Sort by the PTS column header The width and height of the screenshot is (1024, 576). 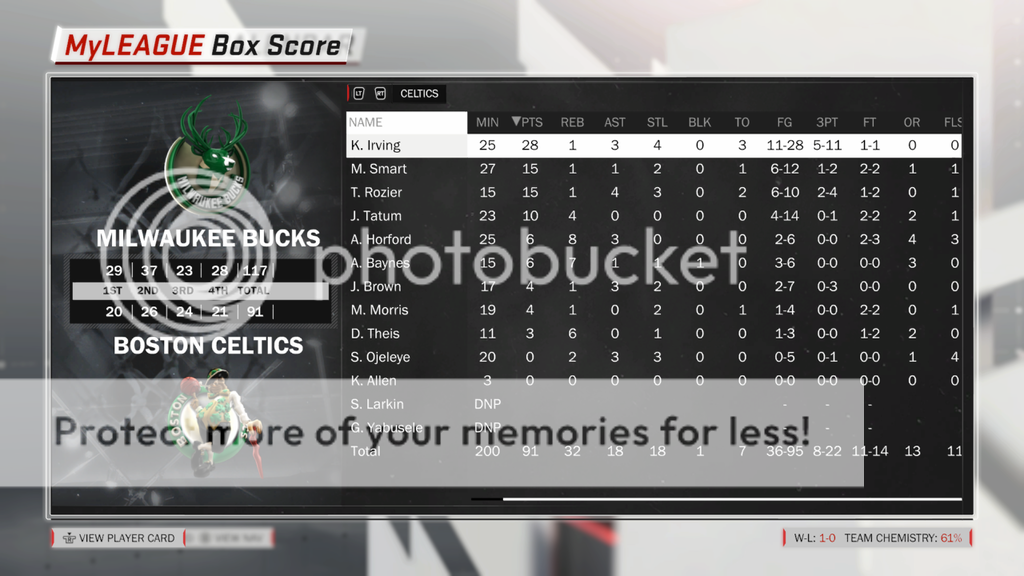527,122
